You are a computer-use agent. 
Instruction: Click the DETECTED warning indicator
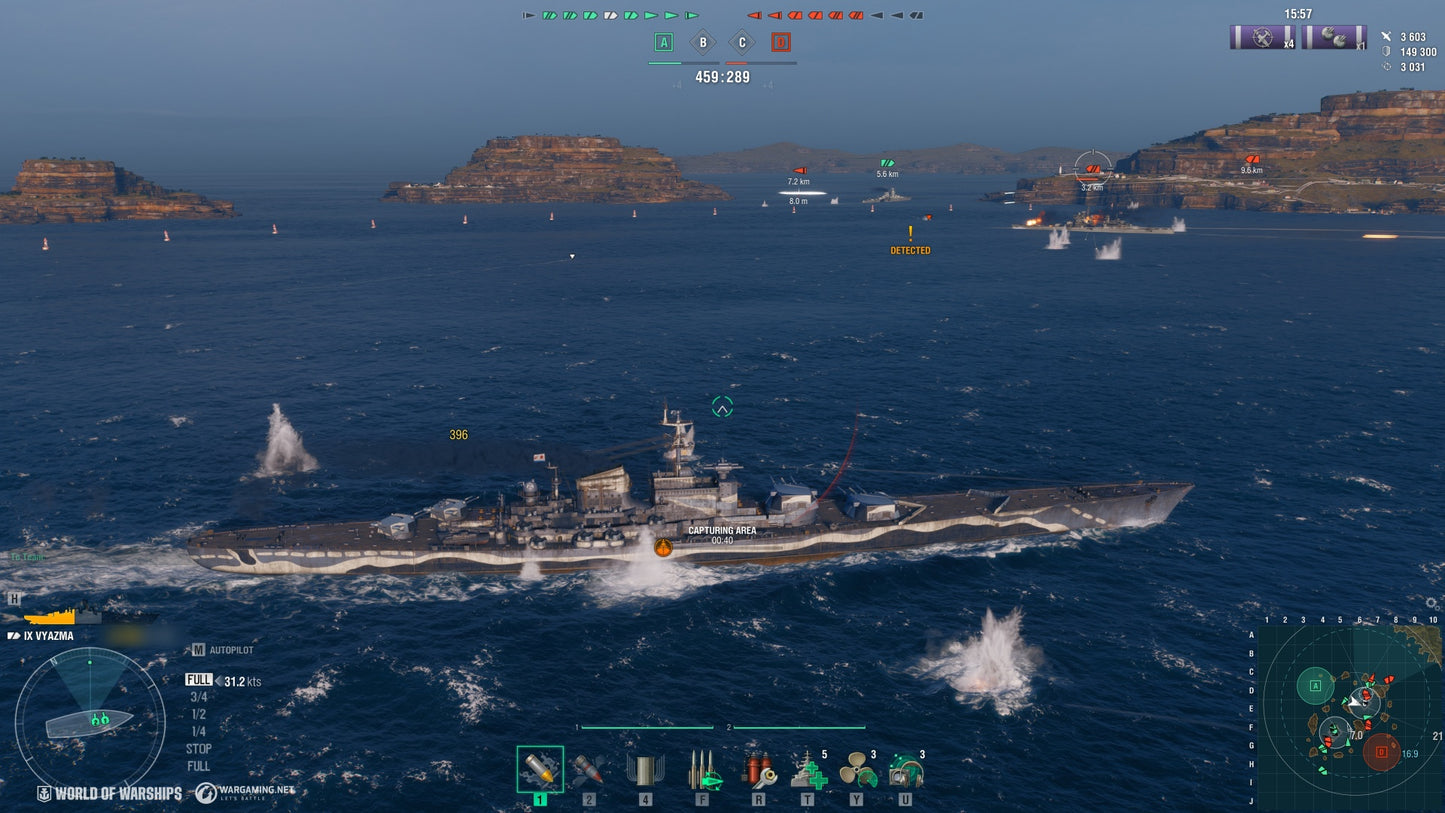coord(909,249)
